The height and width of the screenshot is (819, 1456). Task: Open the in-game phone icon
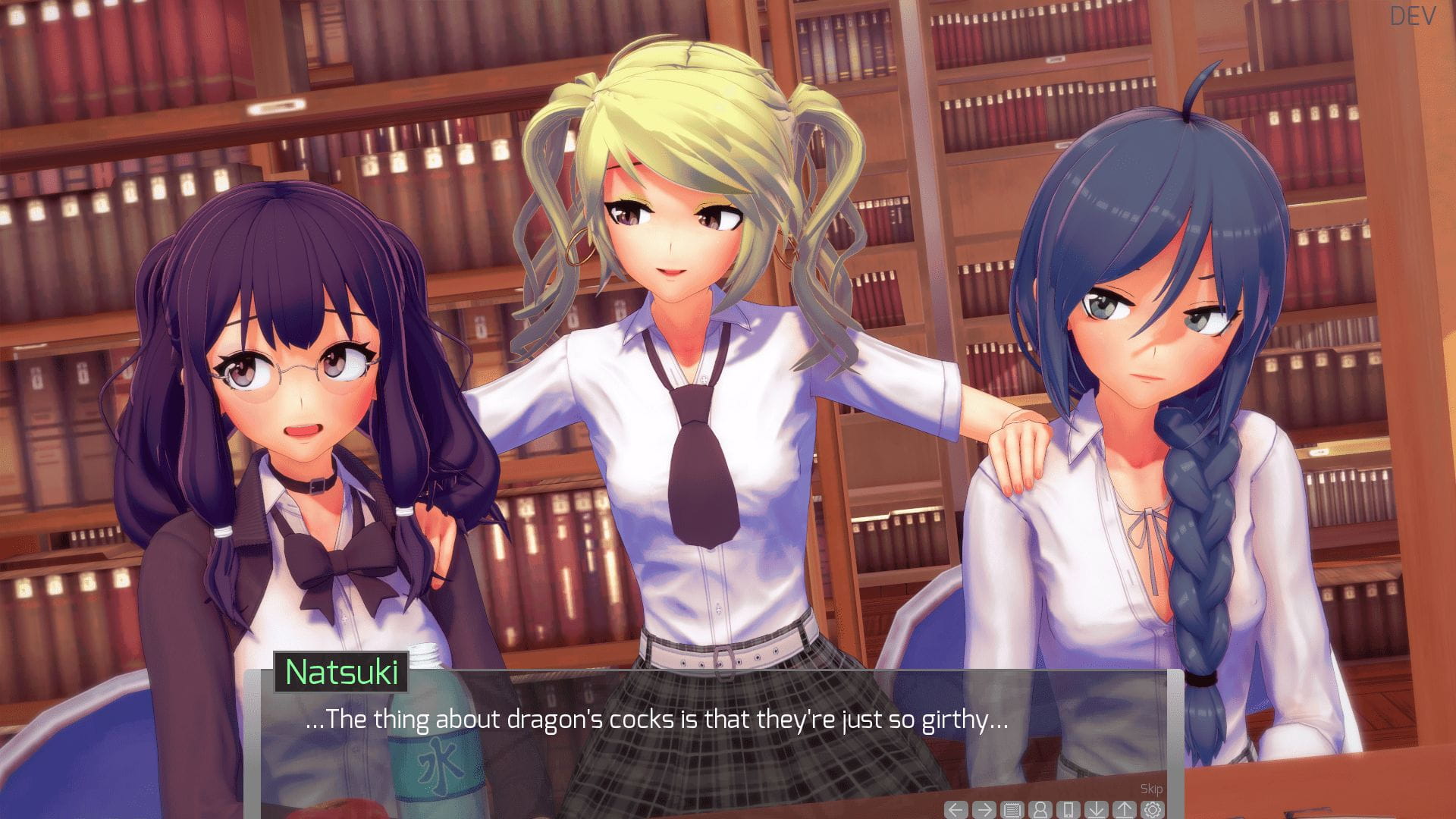click(x=1068, y=809)
